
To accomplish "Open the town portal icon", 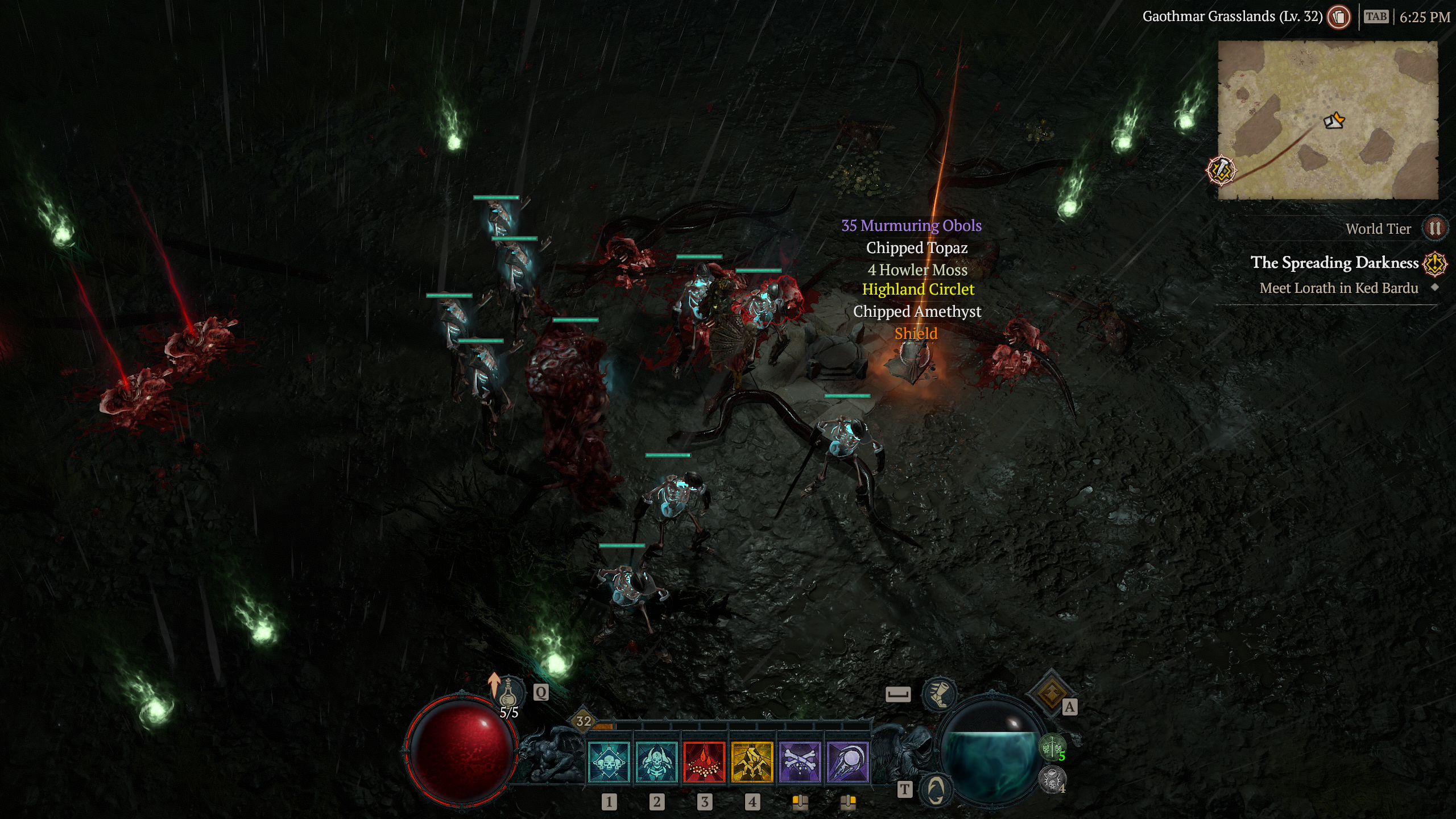I will [x=936, y=789].
